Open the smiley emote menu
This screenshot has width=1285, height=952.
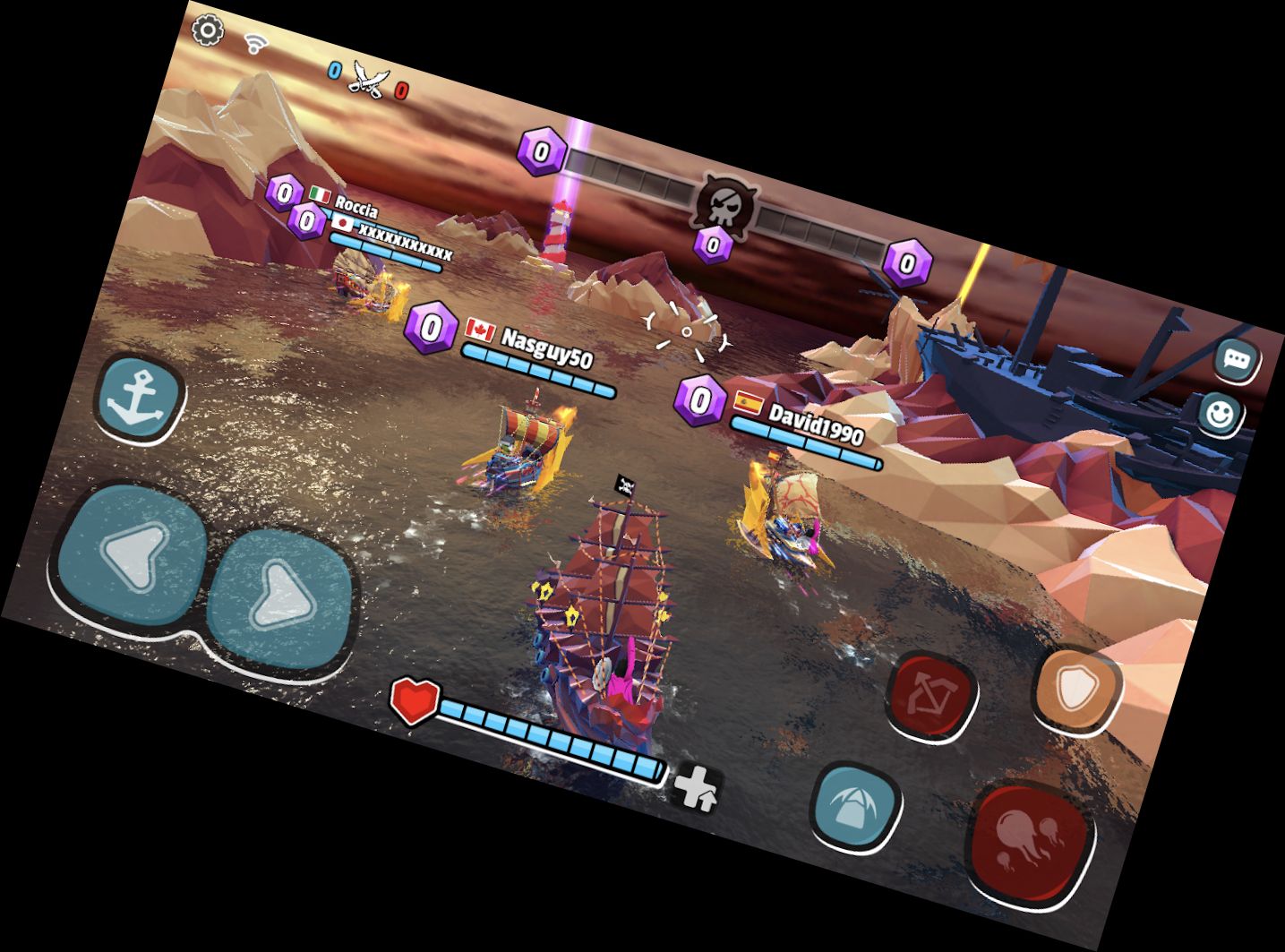(1220, 413)
